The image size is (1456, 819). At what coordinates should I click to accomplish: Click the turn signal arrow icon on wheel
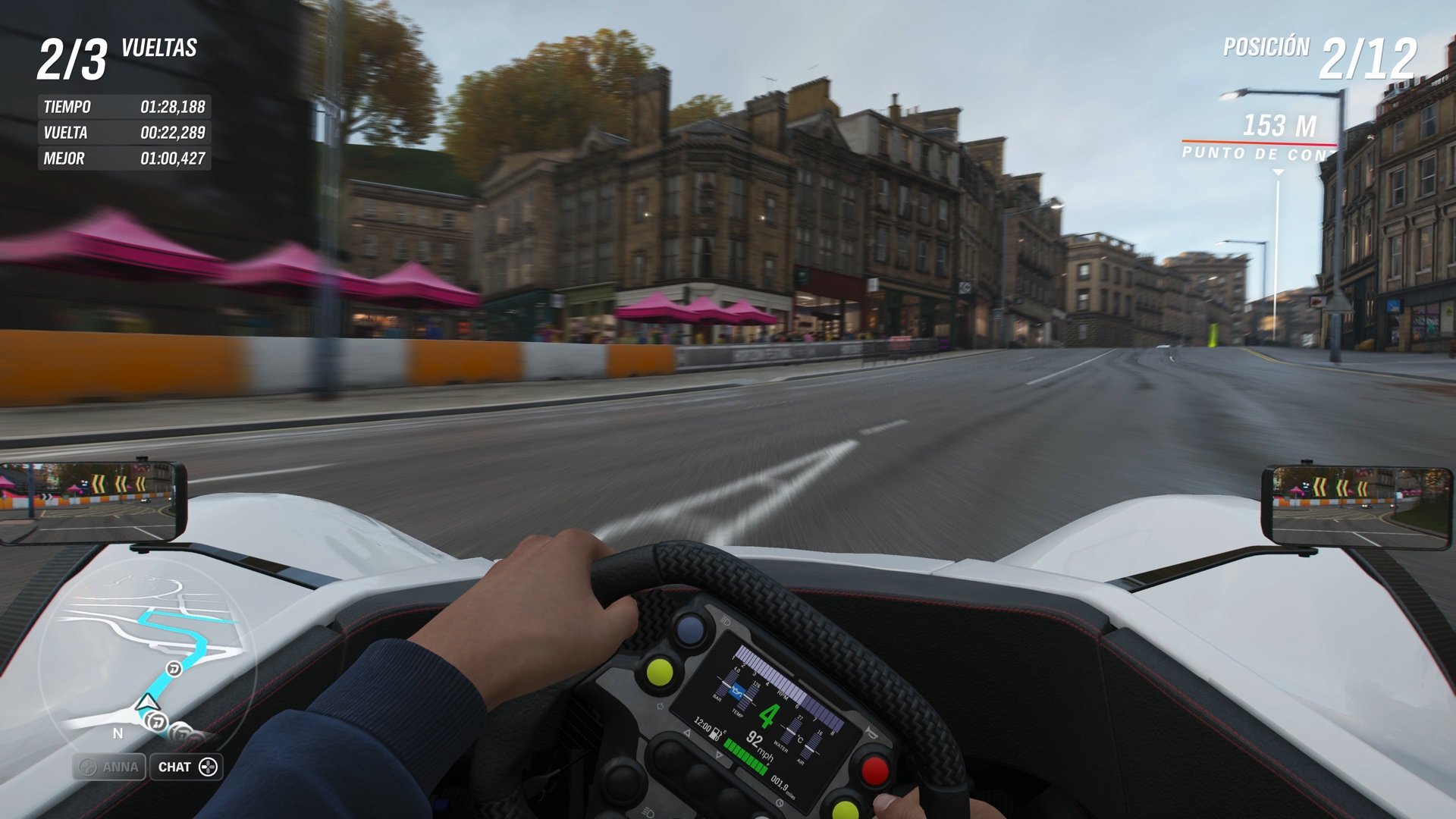(x=687, y=733)
